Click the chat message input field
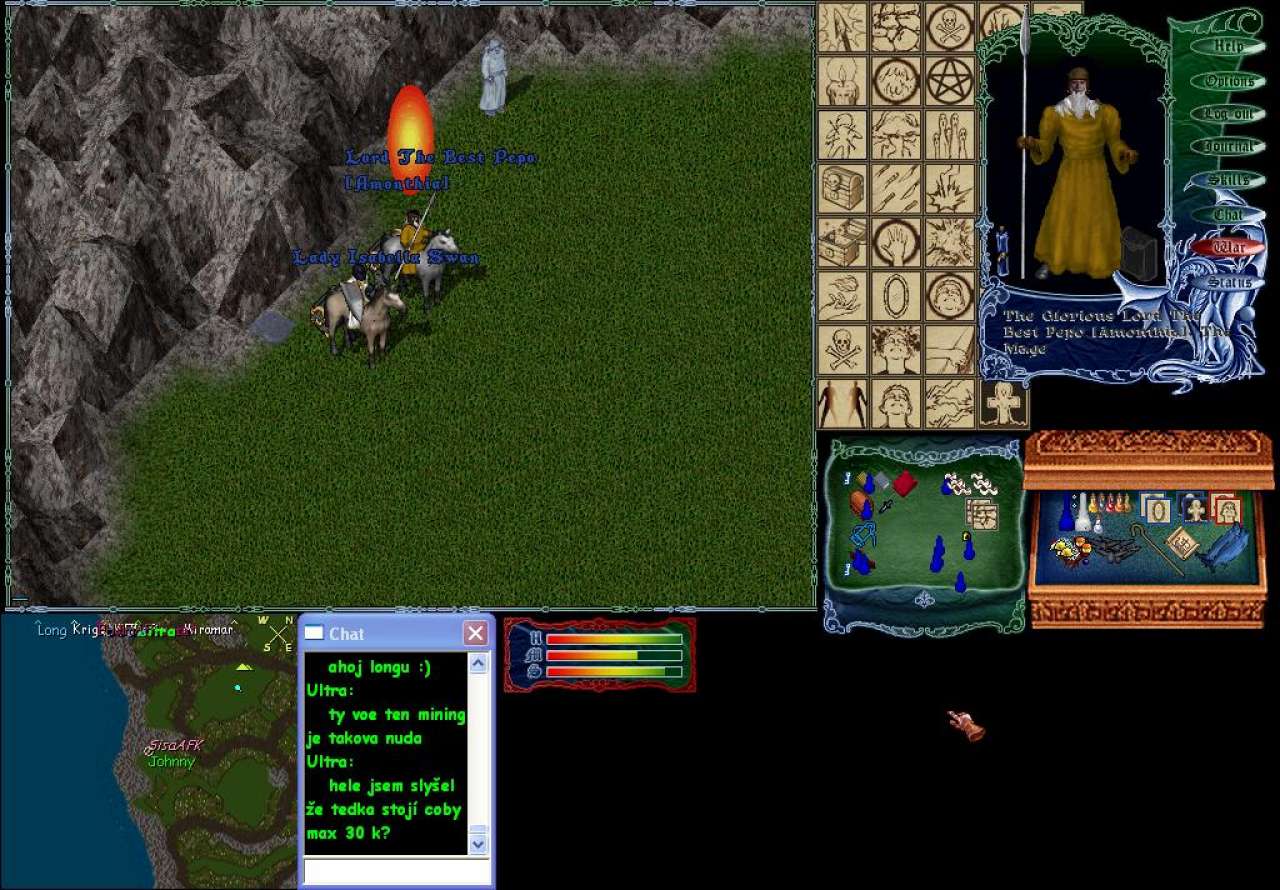The image size is (1280, 890). coord(396,871)
